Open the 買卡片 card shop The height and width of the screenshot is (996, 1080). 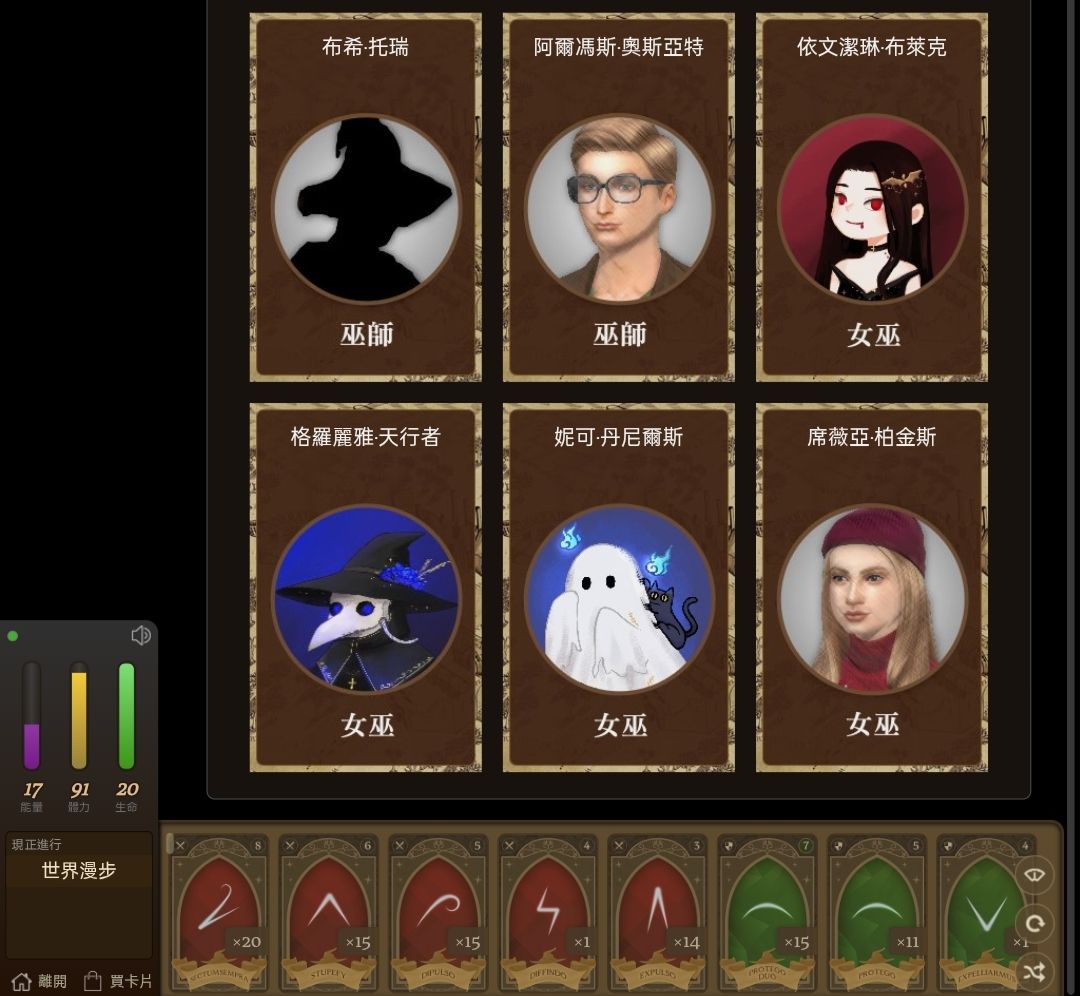[118, 981]
